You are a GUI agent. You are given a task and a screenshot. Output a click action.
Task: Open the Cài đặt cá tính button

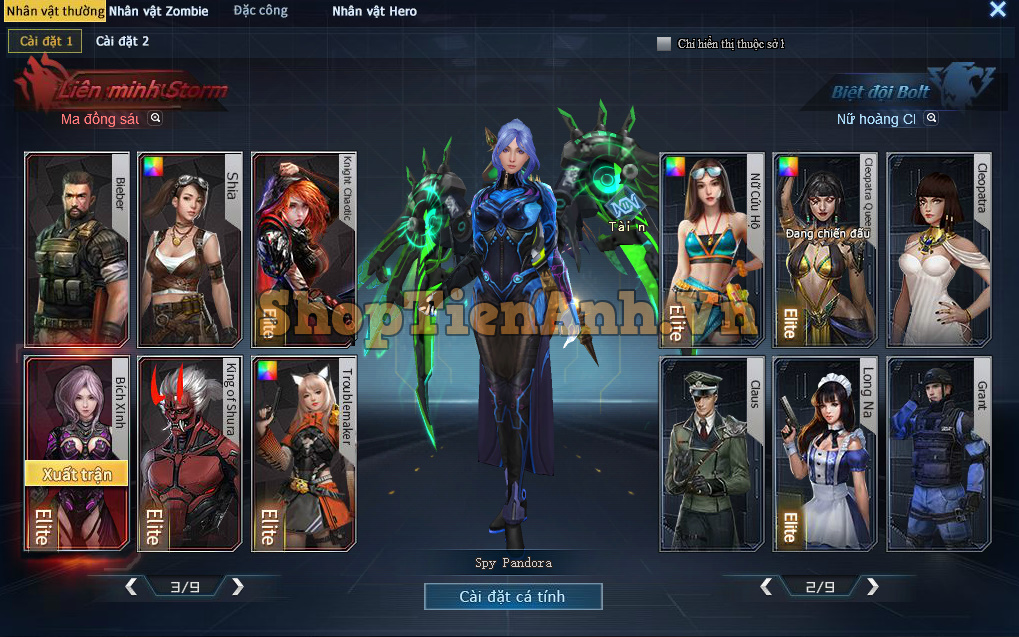tap(513, 597)
